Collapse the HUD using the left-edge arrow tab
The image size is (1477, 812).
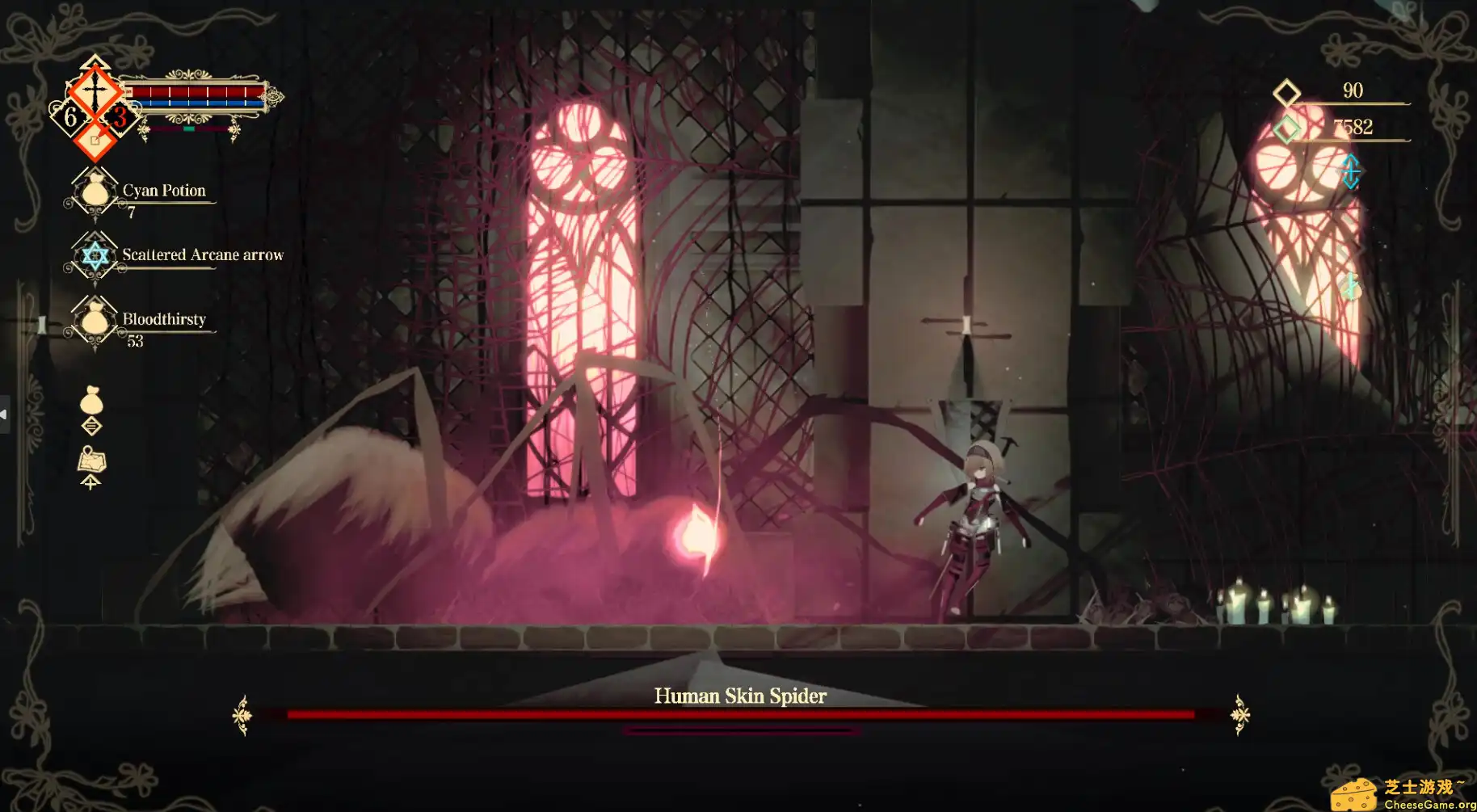pyautogui.click(x=5, y=414)
